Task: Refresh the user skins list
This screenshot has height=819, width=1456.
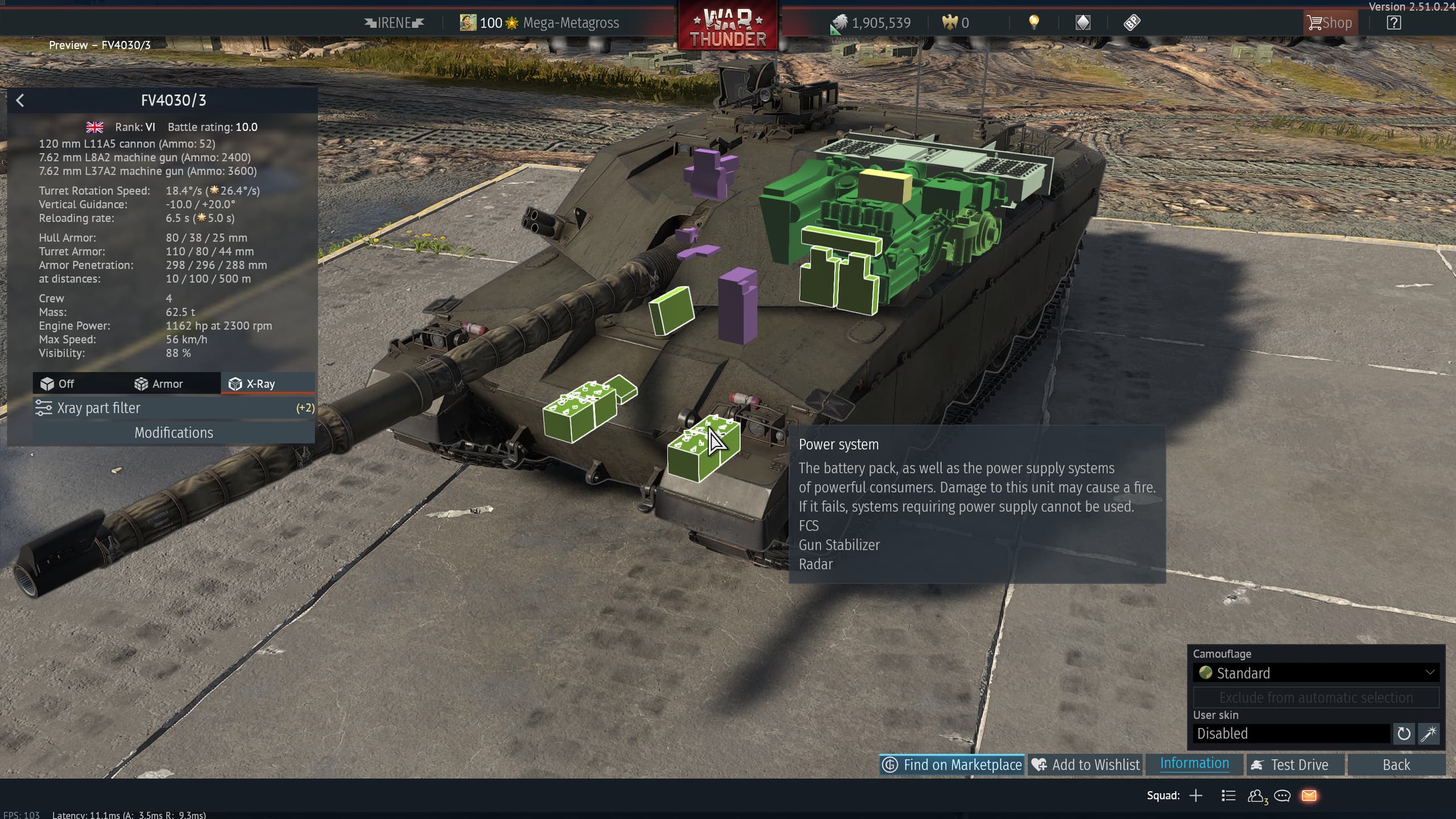Action: point(1403,734)
